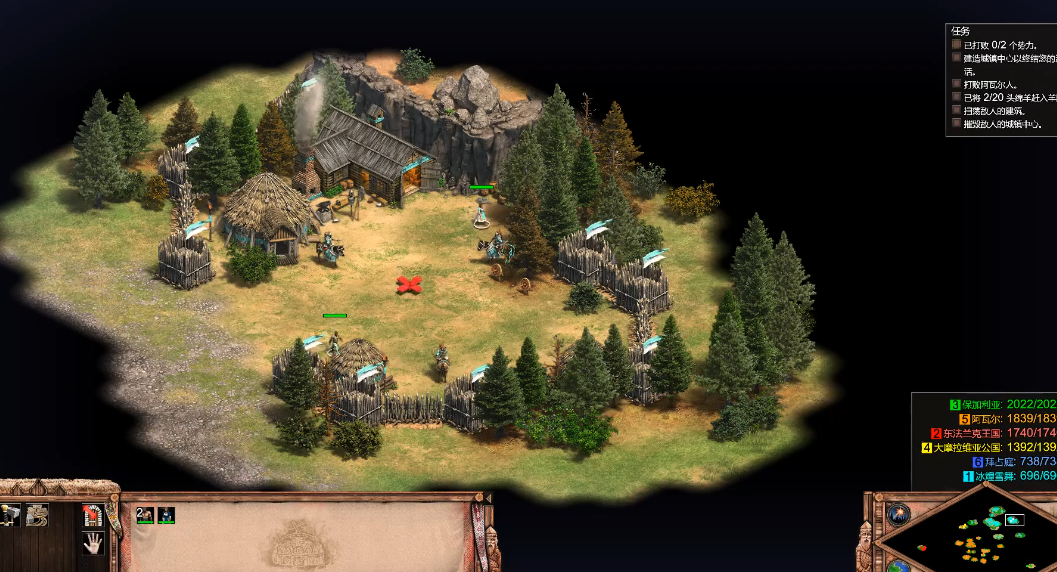Viewport: 1057px width, 572px height.
Task: Click the flare signal button beside minimap
Action: [x=897, y=514]
